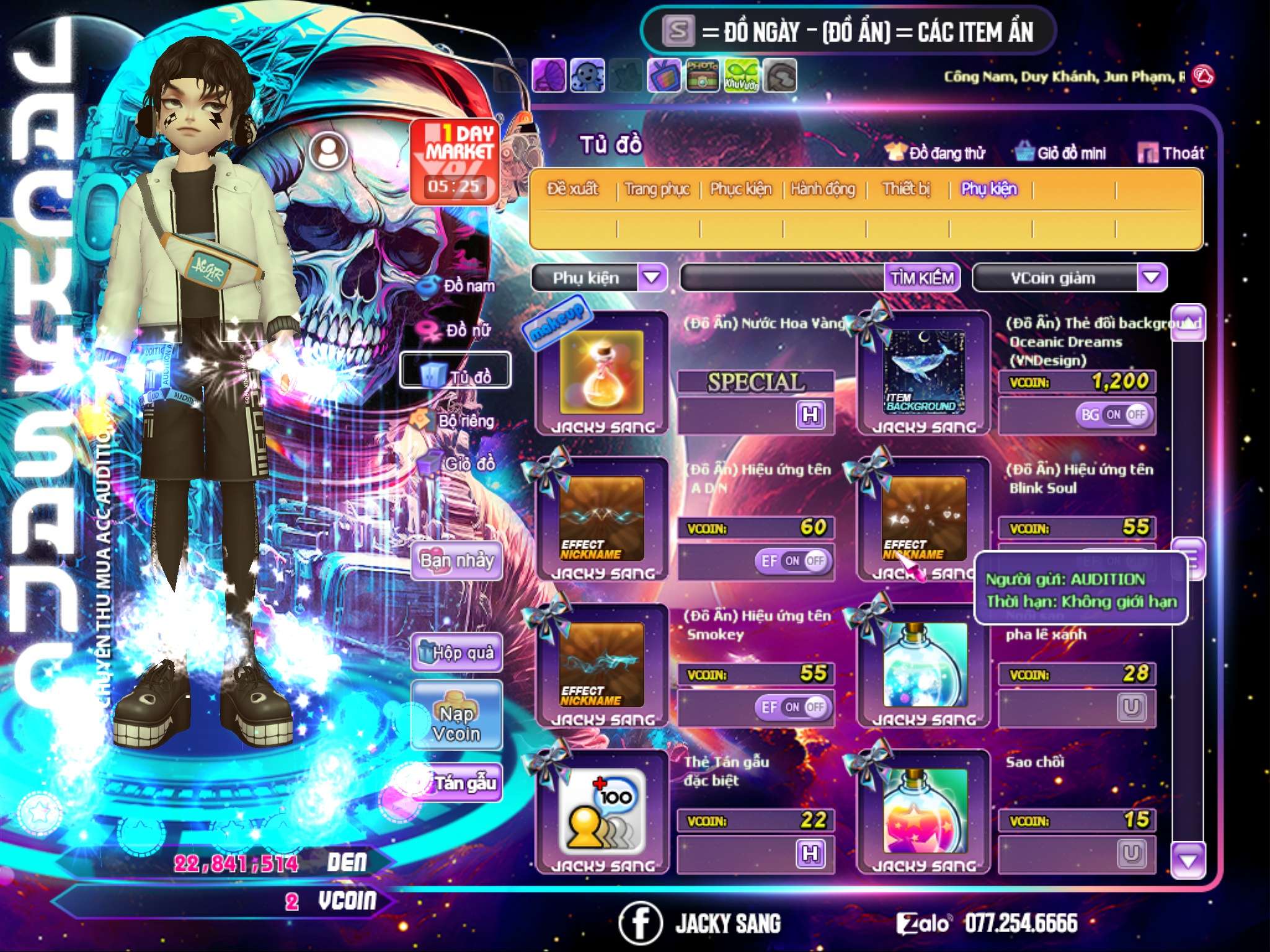Go to Bộ riêng section
This screenshot has width=1270, height=952.
[455, 421]
